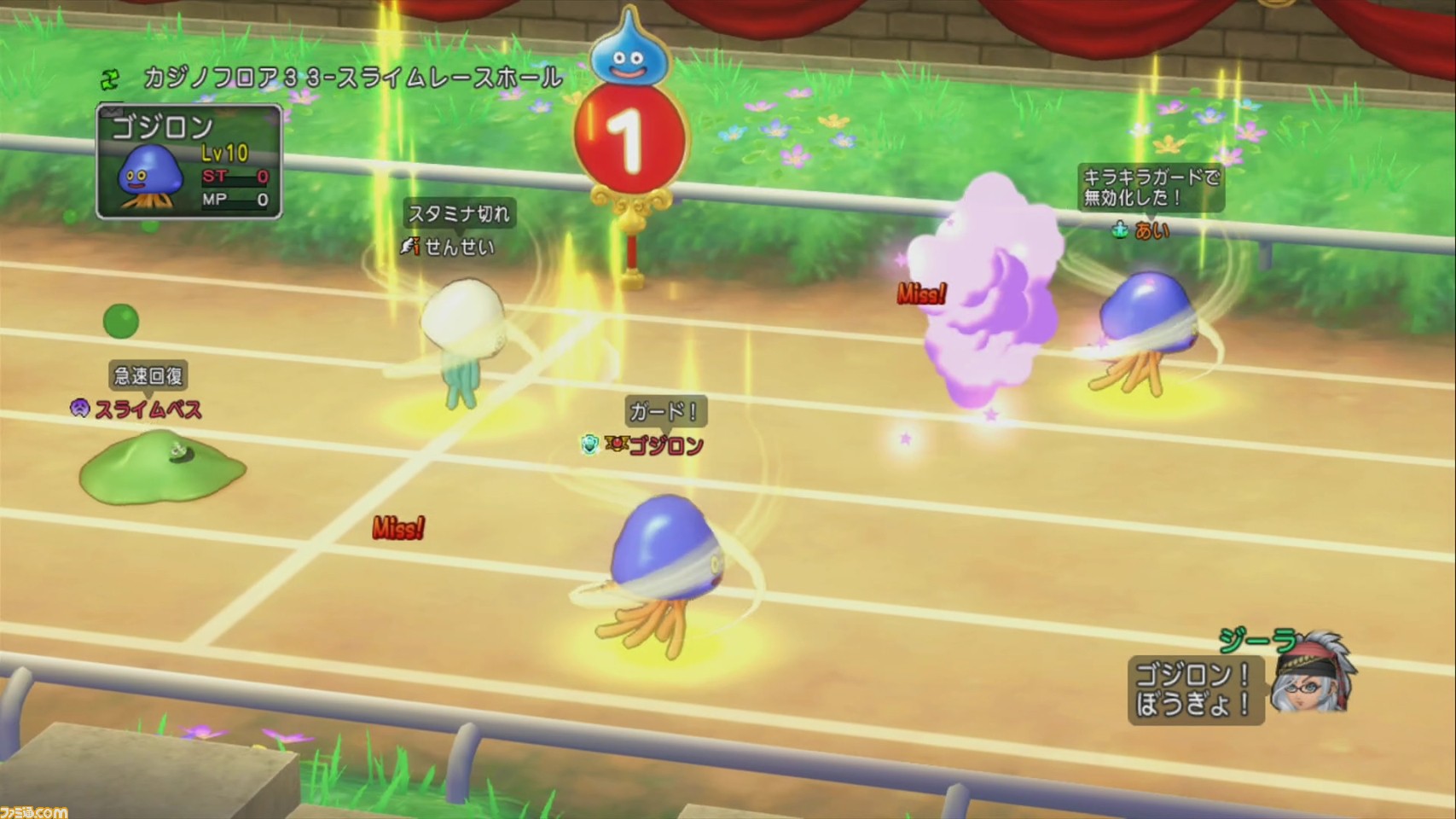Click the red ribbon badge icon before ゴジロン's name
This screenshot has height=819, width=1456.
(616, 444)
